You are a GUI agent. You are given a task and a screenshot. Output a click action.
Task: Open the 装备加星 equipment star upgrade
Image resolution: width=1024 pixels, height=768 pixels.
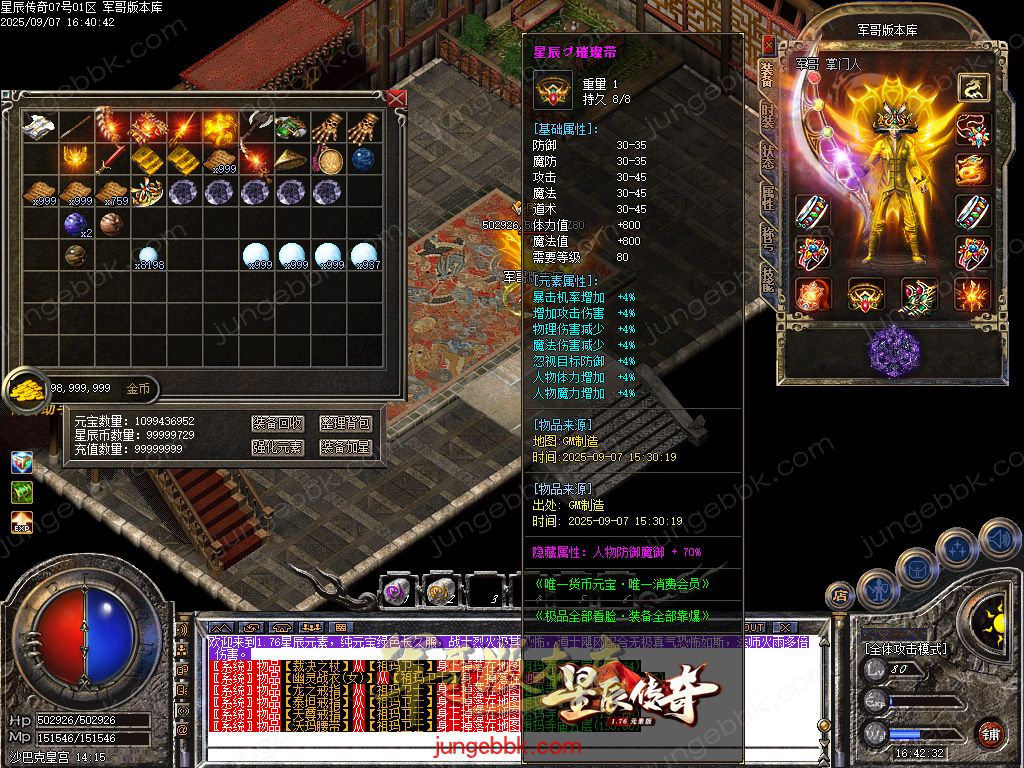[x=345, y=447]
